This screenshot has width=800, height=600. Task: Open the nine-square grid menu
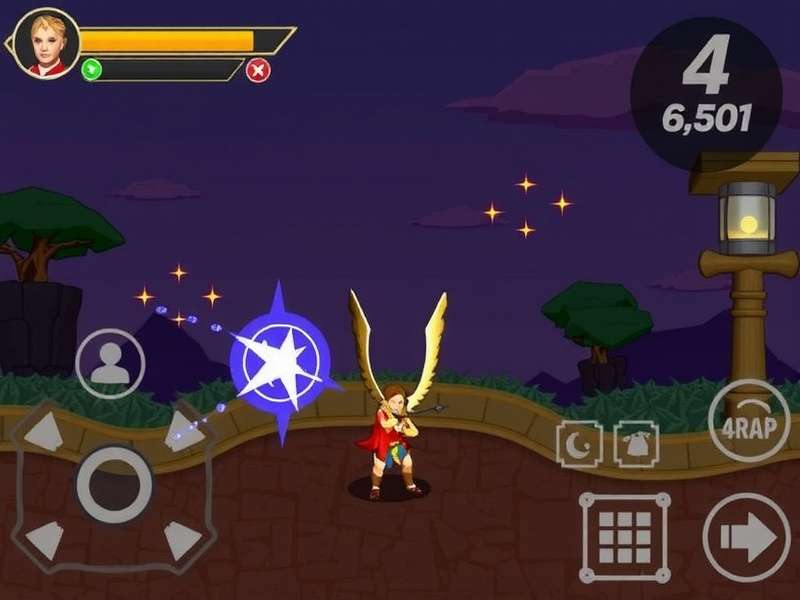coord(625,538)
